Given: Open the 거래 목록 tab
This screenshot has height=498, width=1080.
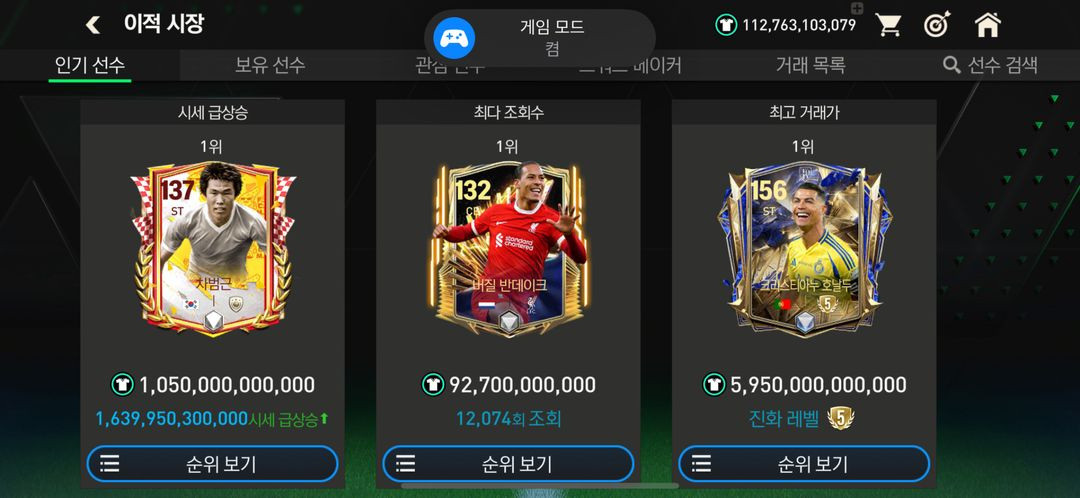Looking at the screenshot, I should click(x=810, y=65).
